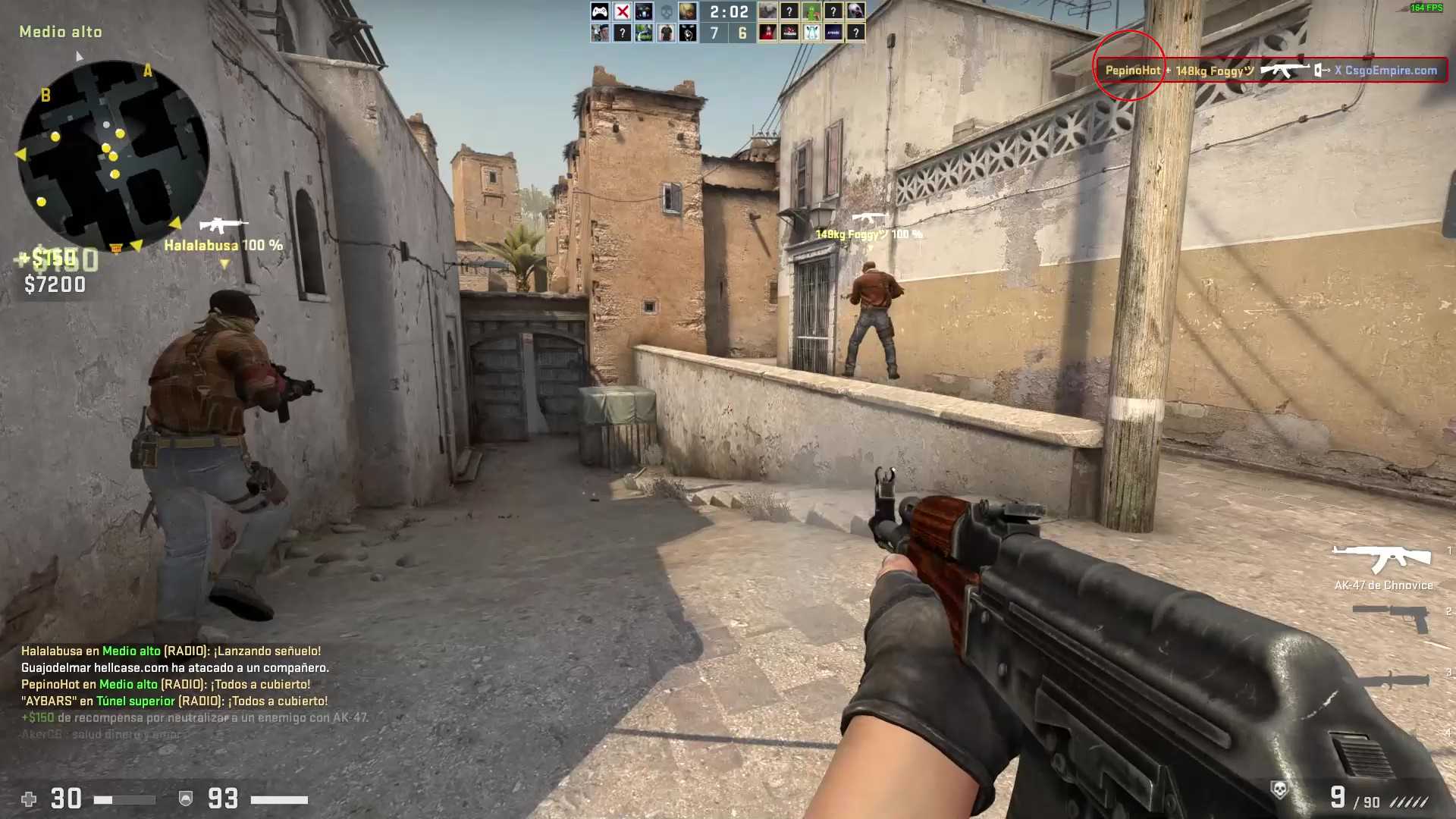Select the bomb site B minimap label
1456x819 pixels.
coord(45,95)
